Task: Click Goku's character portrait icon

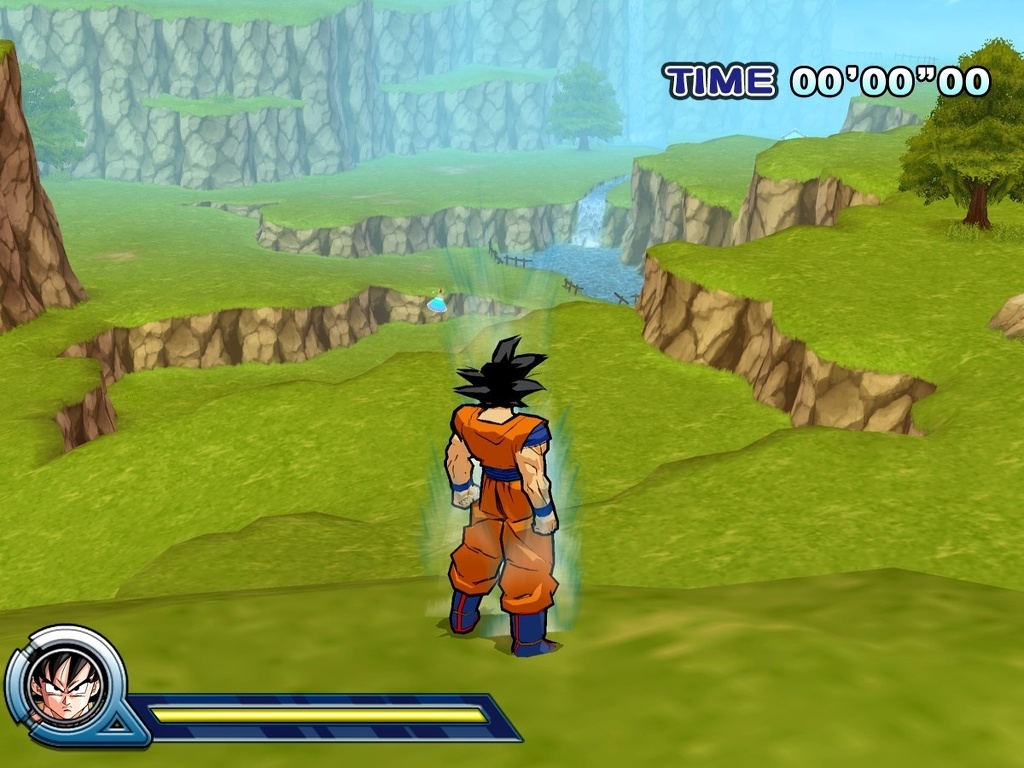Action: [x=66, y=684]
